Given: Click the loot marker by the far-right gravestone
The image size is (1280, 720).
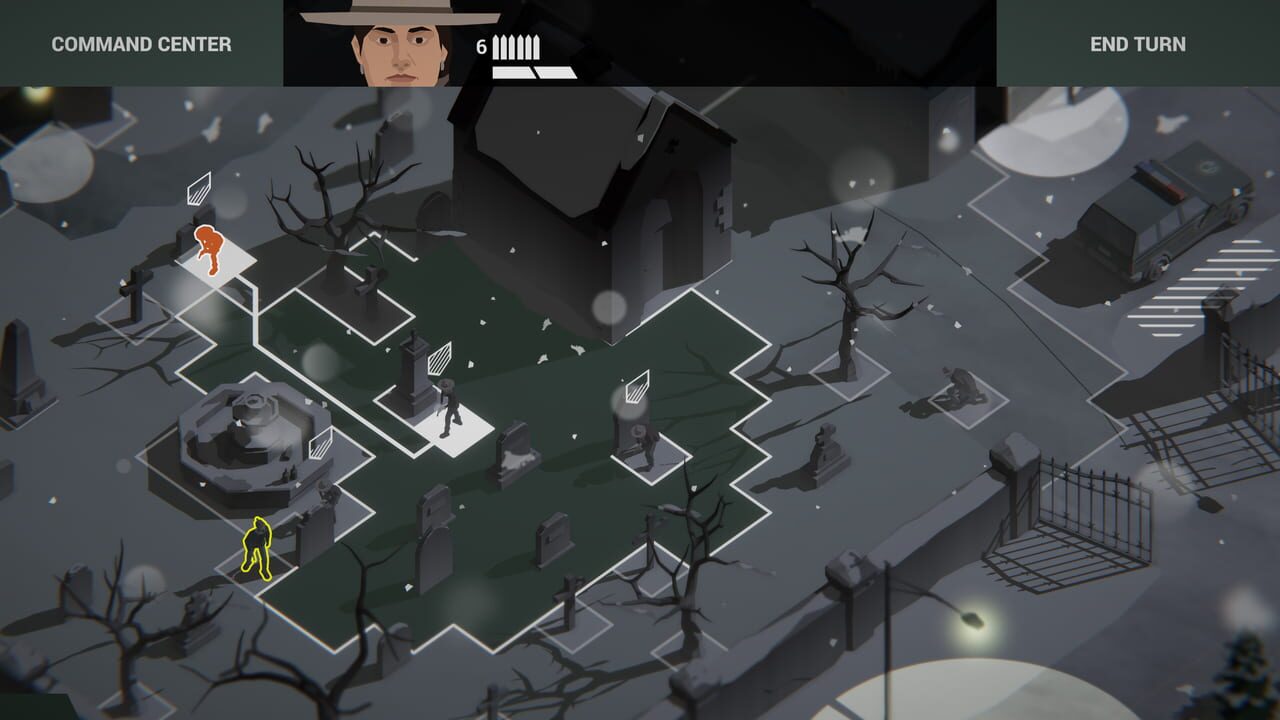Looking at the screenshot, I should click(x=637, y=385).
